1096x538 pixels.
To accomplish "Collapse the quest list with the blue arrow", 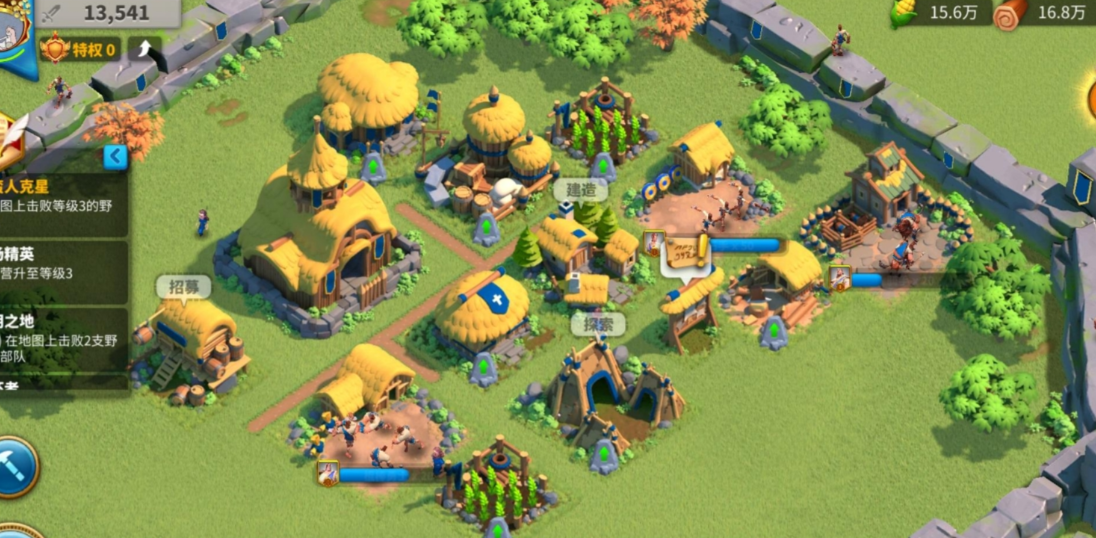I will [x=116, y=156].
